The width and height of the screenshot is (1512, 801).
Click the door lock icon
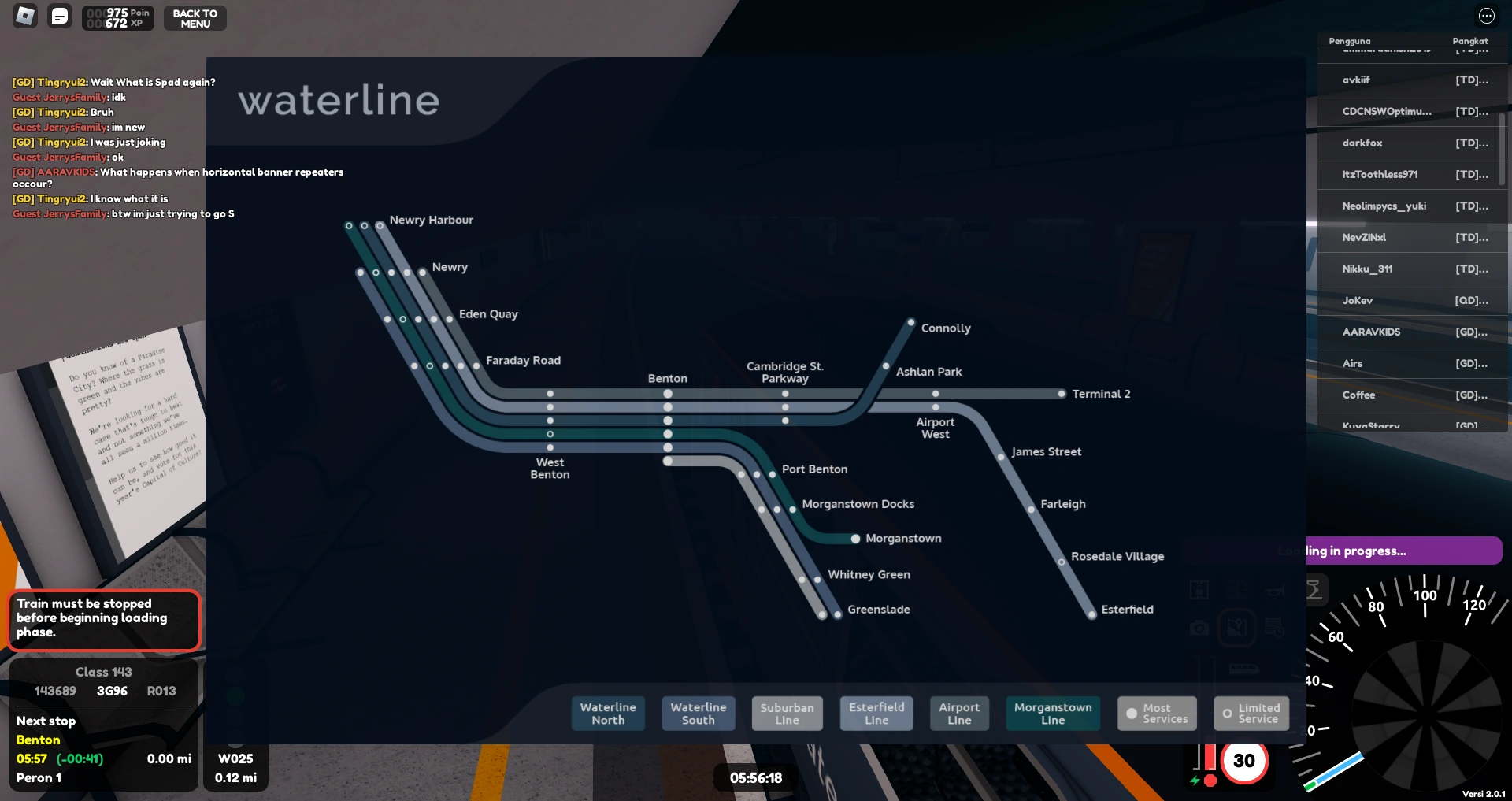pos(1199,590)
